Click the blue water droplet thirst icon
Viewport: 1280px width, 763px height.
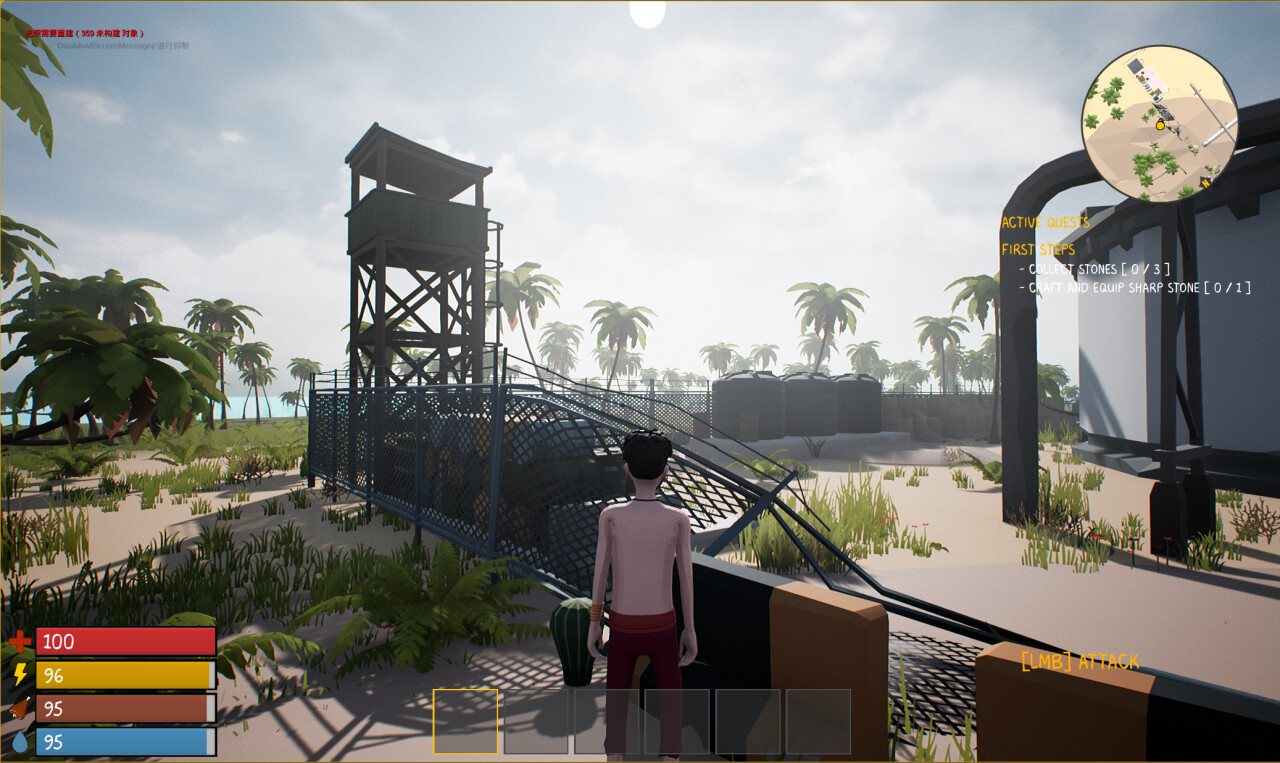coord(21,743)
